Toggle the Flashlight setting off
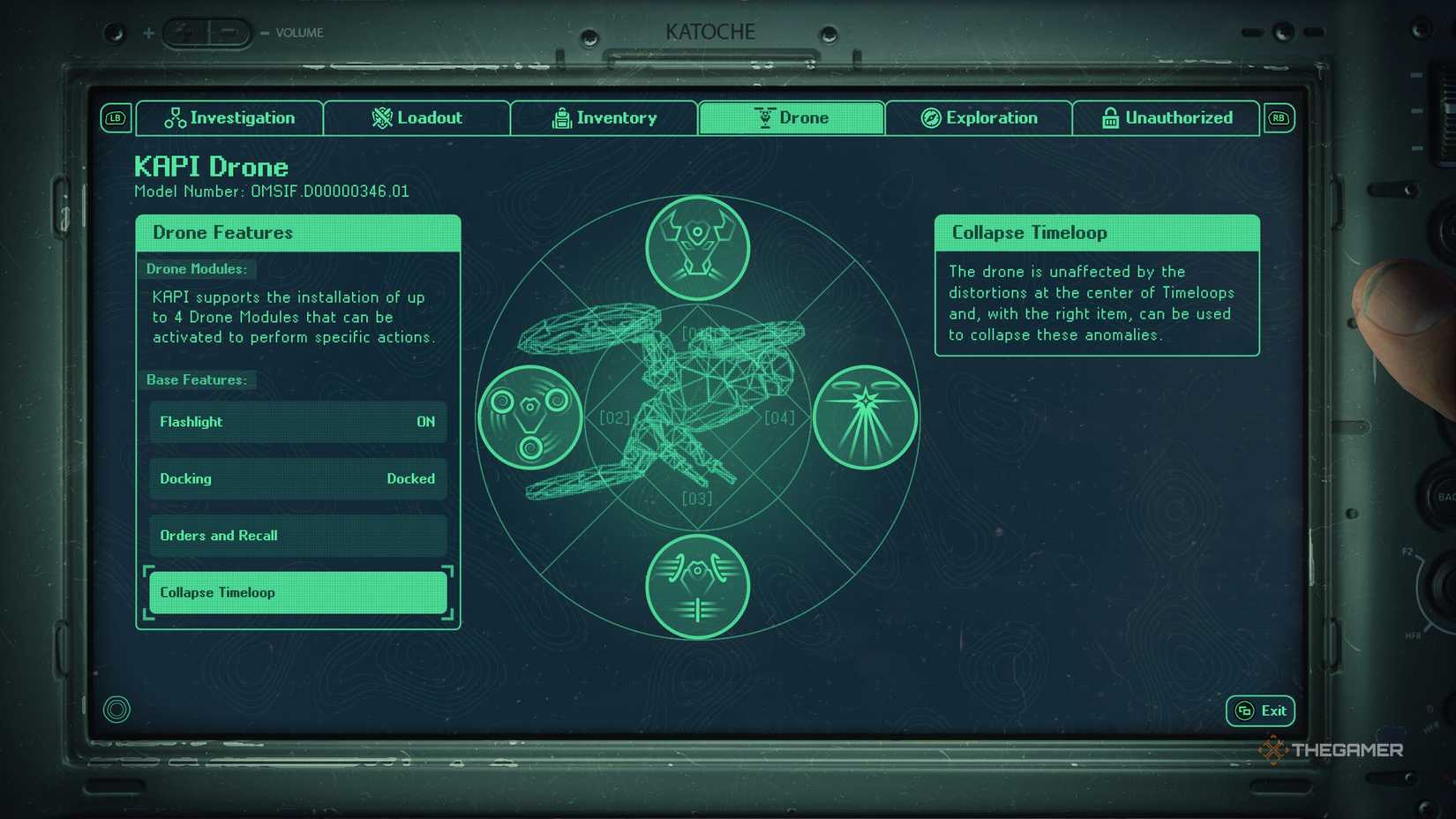 coord(297,422)
